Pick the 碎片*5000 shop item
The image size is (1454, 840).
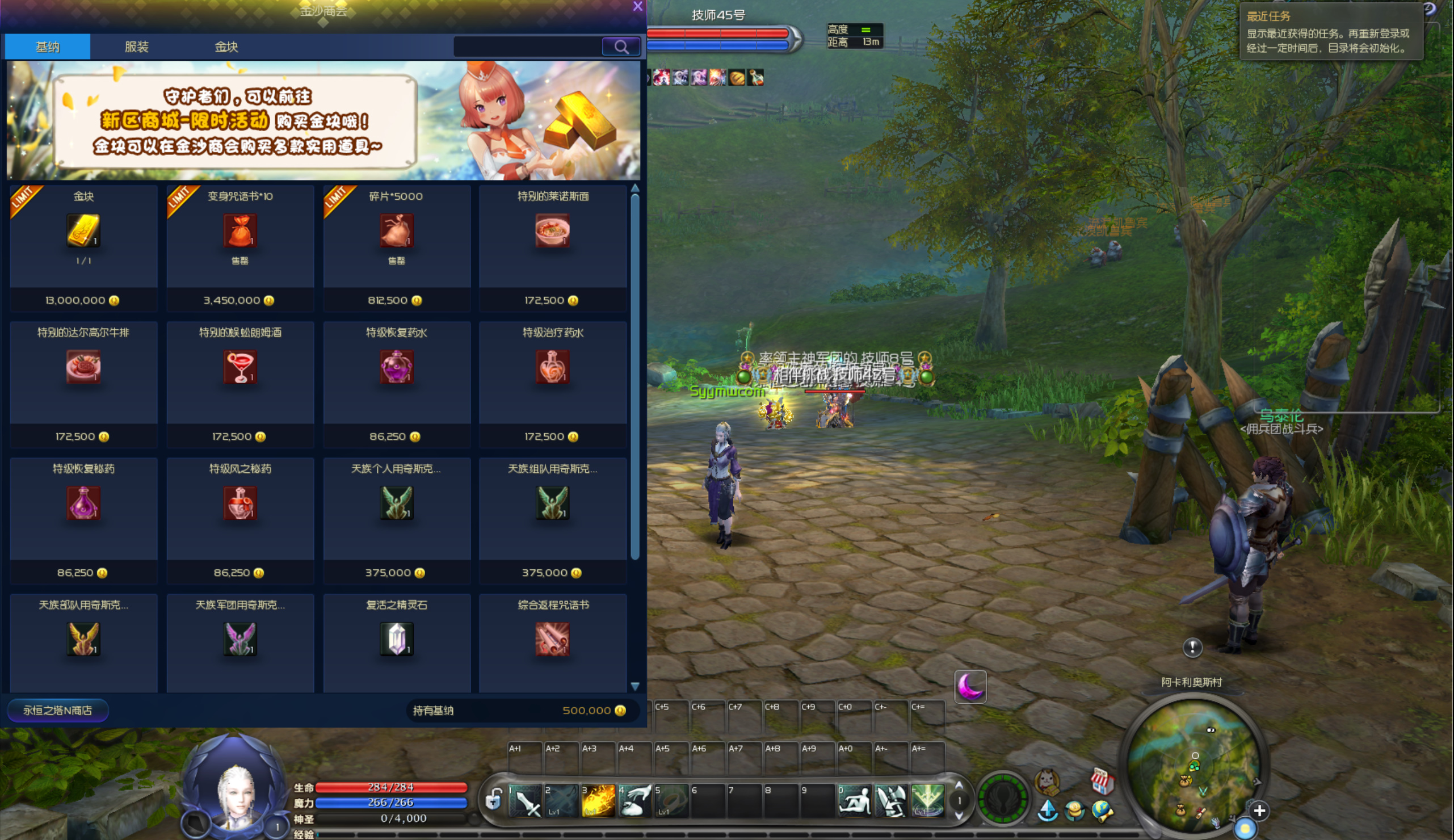click(397, 232)
